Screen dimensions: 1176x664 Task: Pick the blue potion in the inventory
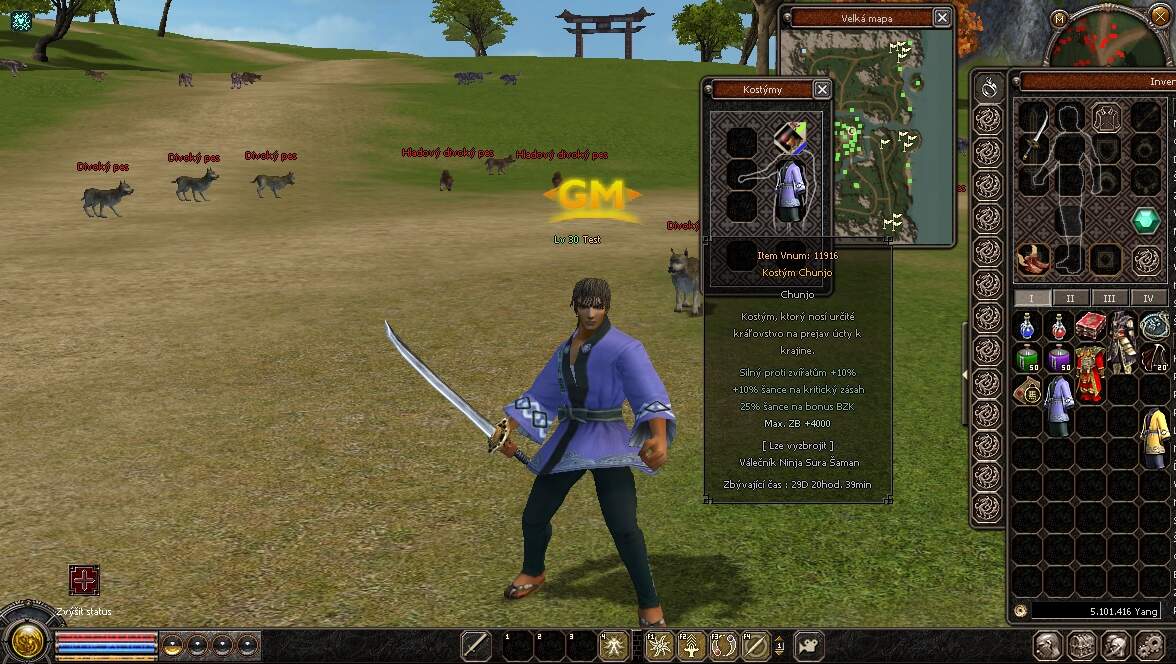[x=1026, y=325]
